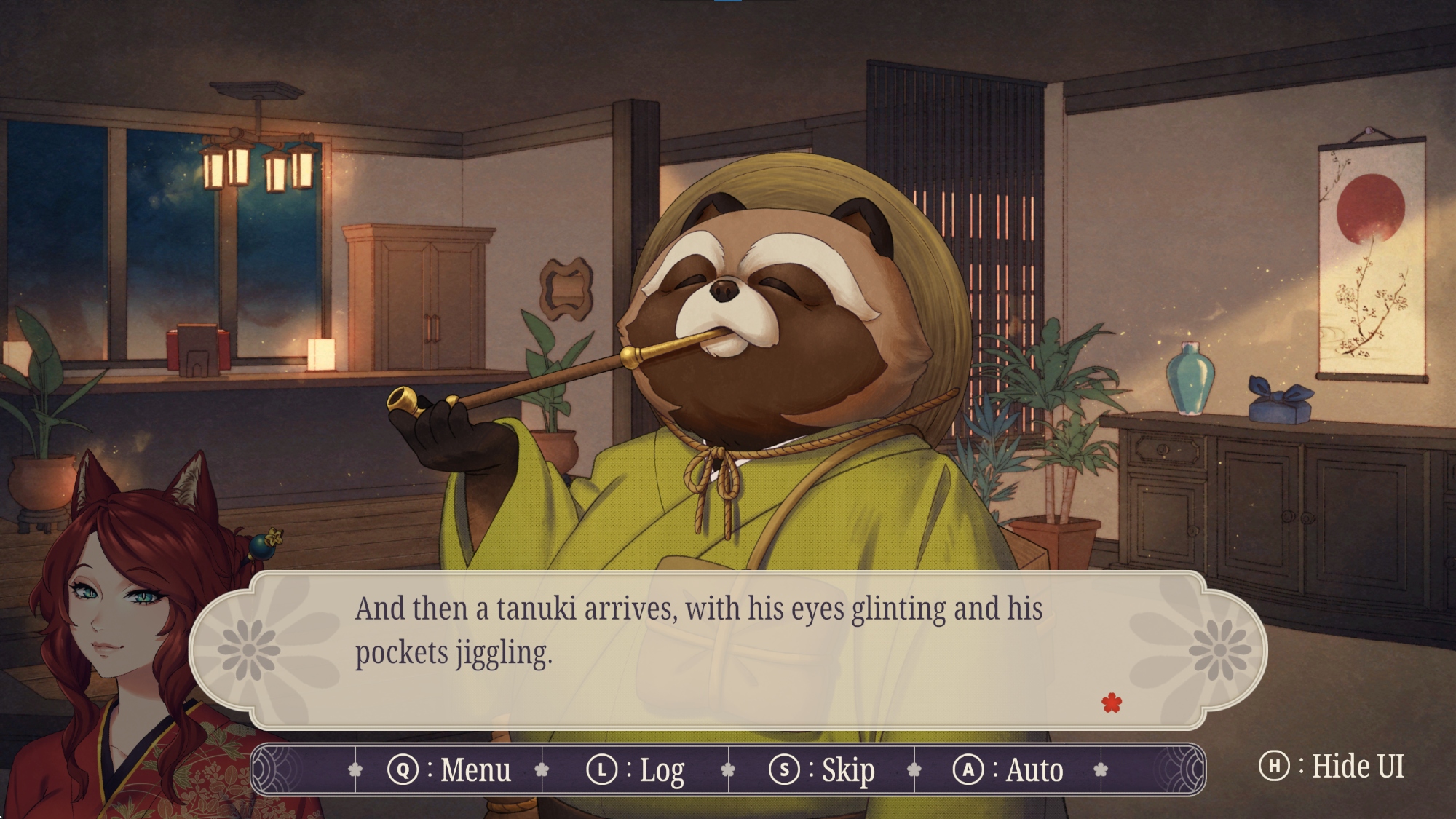Enable Auto text advance
The height and width of the screenshot is (819, 1456).
(1008, 769)
